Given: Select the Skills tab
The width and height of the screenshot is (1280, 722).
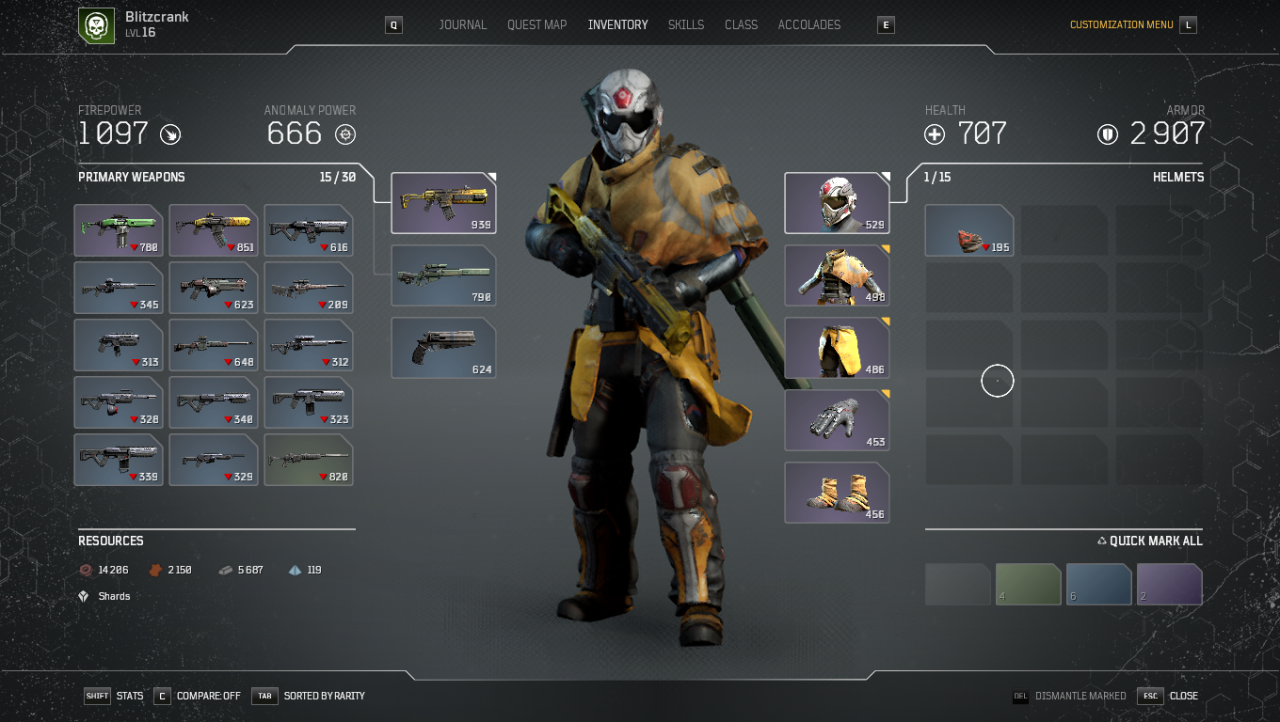Looking at the screenshot, I should pos(686,25).
